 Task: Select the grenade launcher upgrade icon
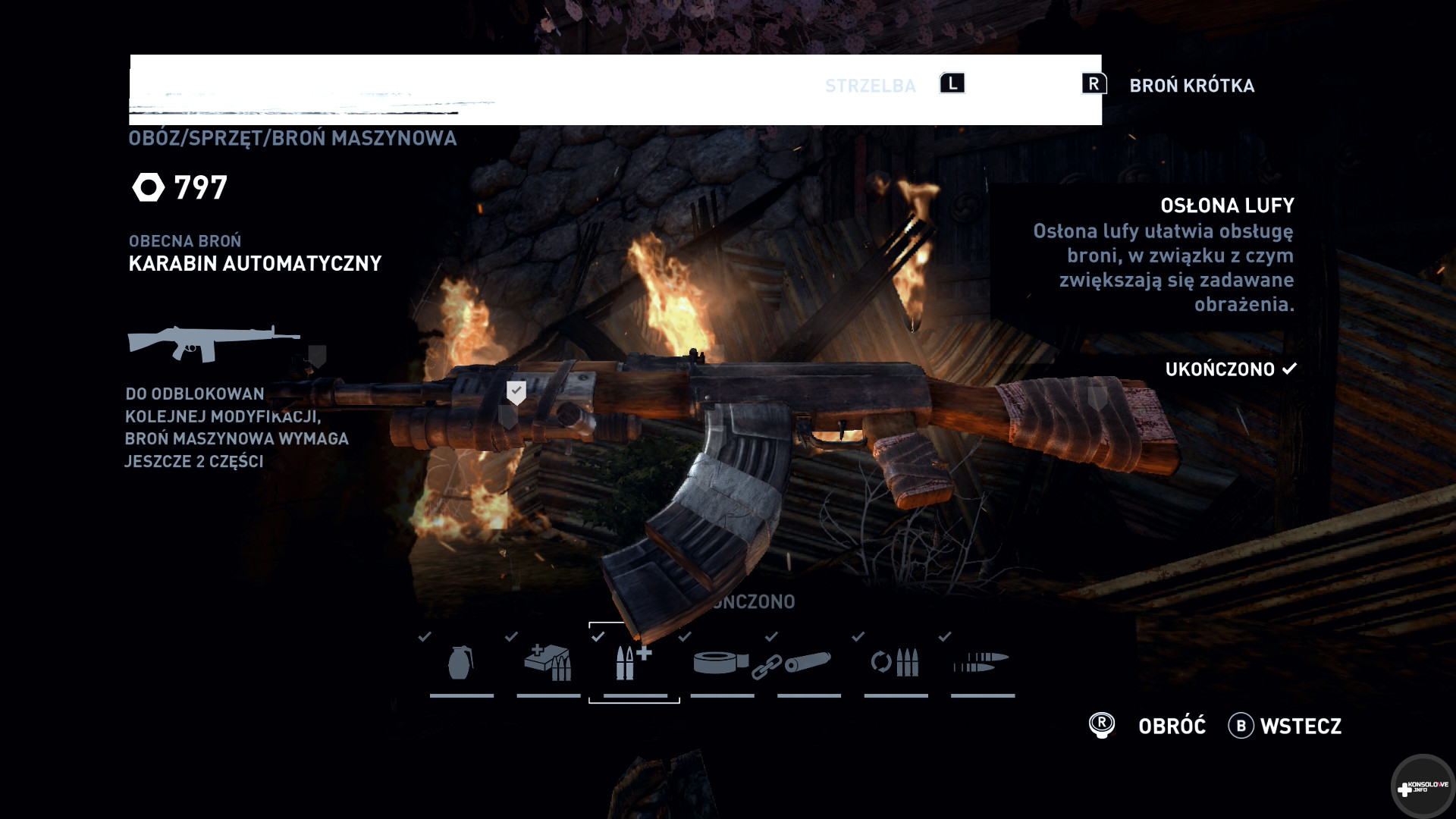tap(461, 663)
